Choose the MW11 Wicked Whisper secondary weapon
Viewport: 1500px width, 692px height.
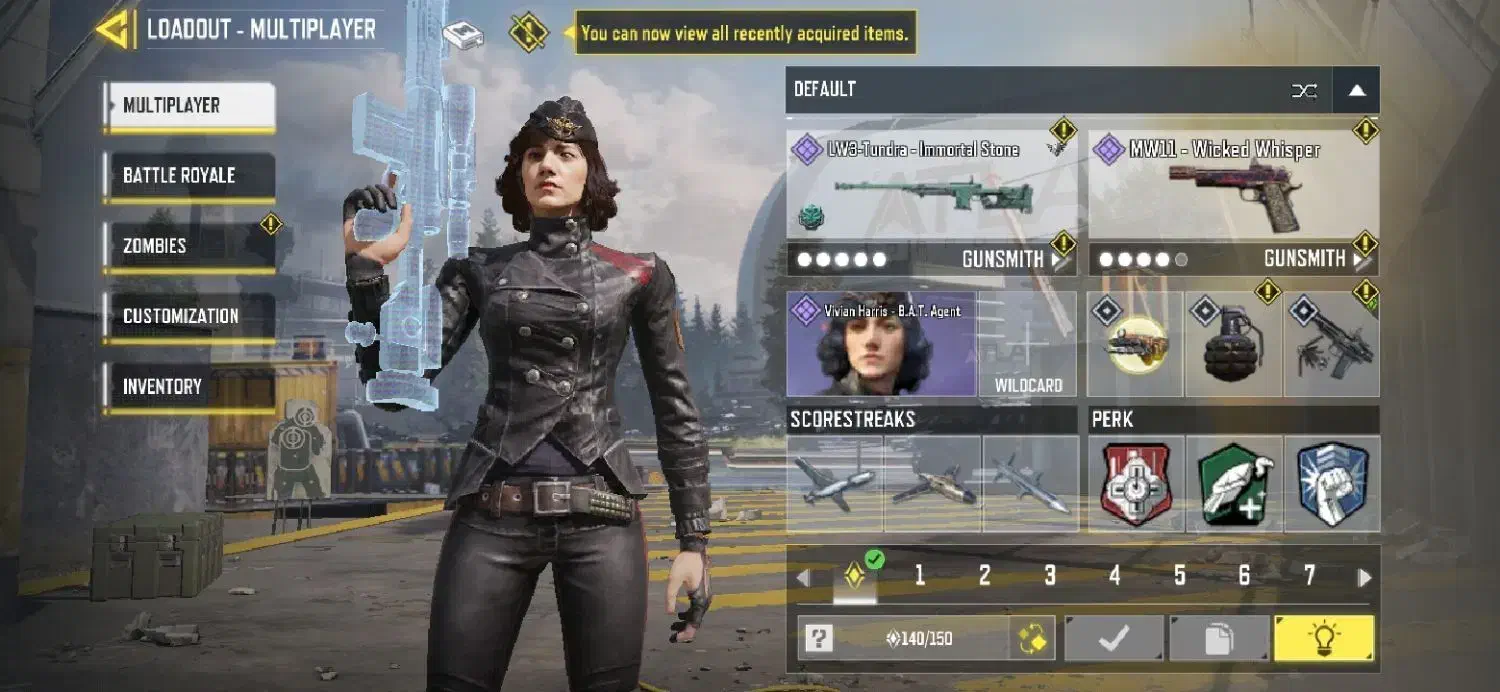(x=1233, y=185)
